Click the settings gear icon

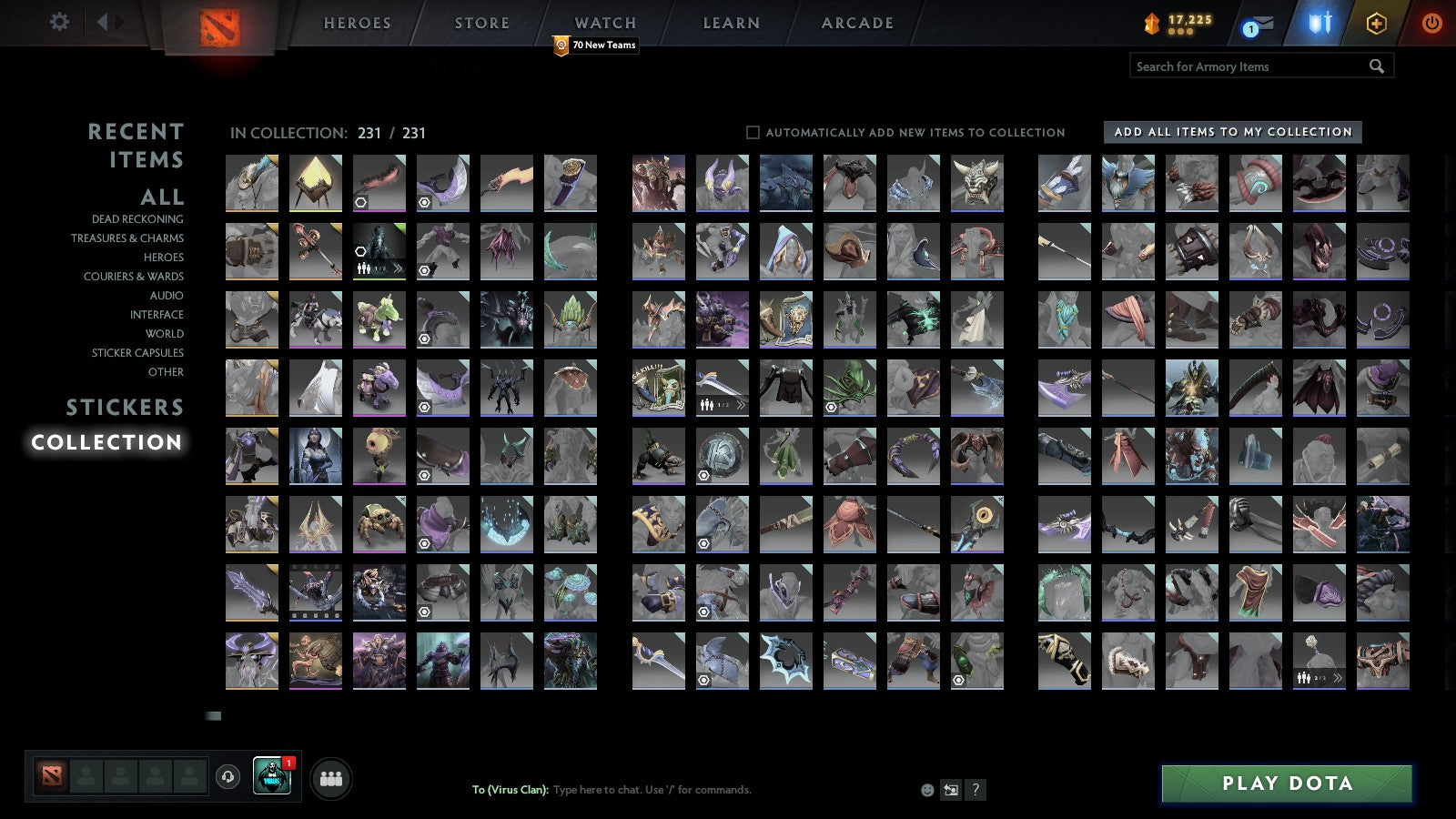point(60,22)
